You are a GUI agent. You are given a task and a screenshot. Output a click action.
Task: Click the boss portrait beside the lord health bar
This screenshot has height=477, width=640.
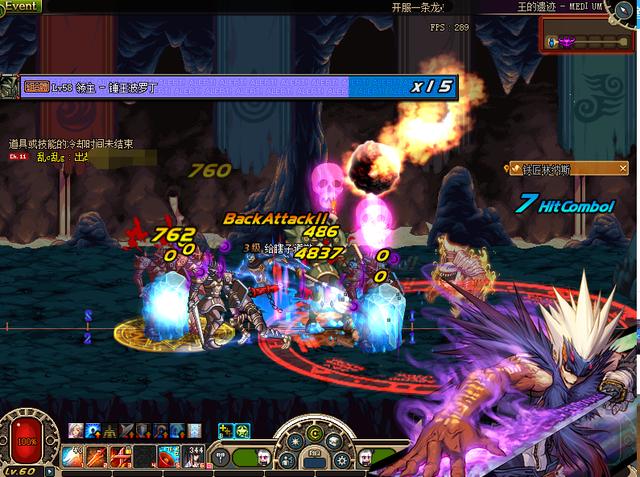click(8, 88)
